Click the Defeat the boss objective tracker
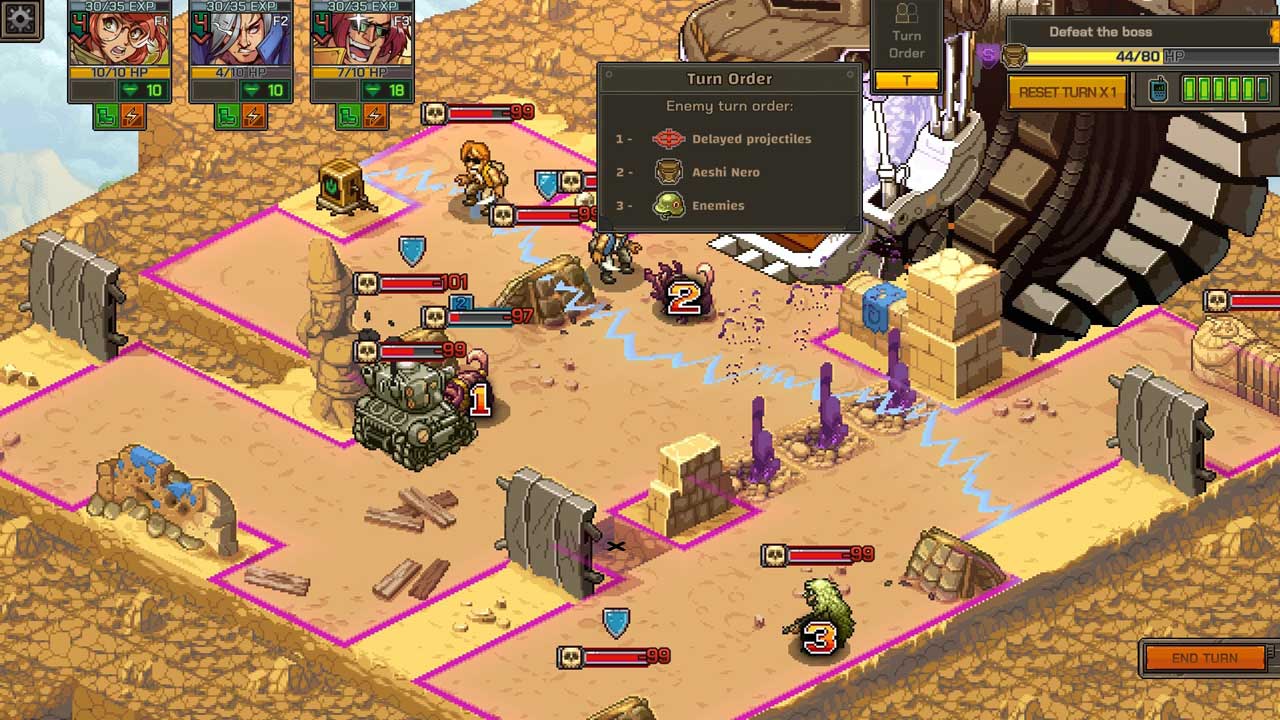The width and height of the screenshot is (1280, 720). pos(1100,32)
